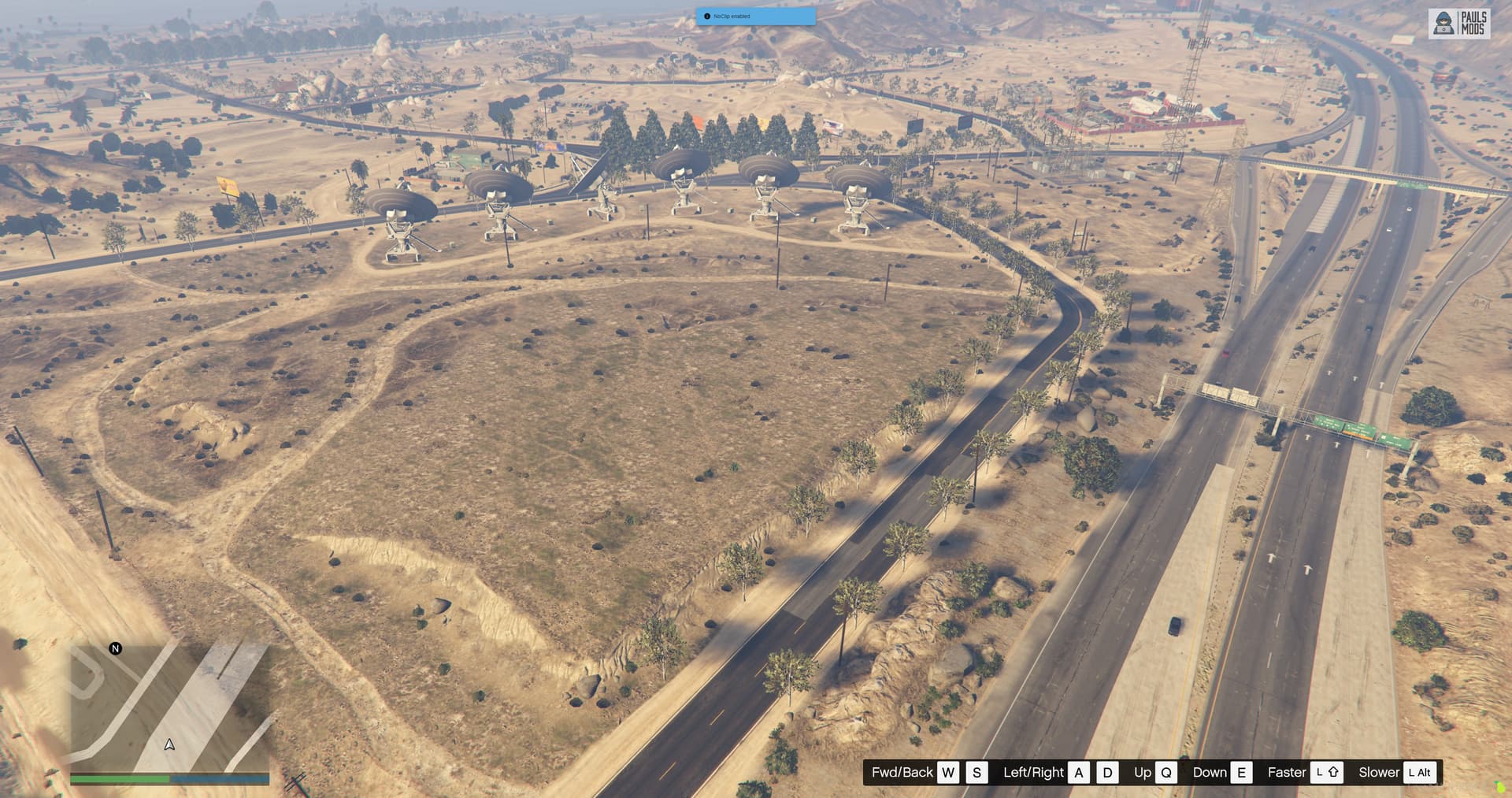This screenshot has height=798, width=1512.
Task: Click the L Alt keycap for slower speed
Action: pyautogui.click(x=1419, y=773)
